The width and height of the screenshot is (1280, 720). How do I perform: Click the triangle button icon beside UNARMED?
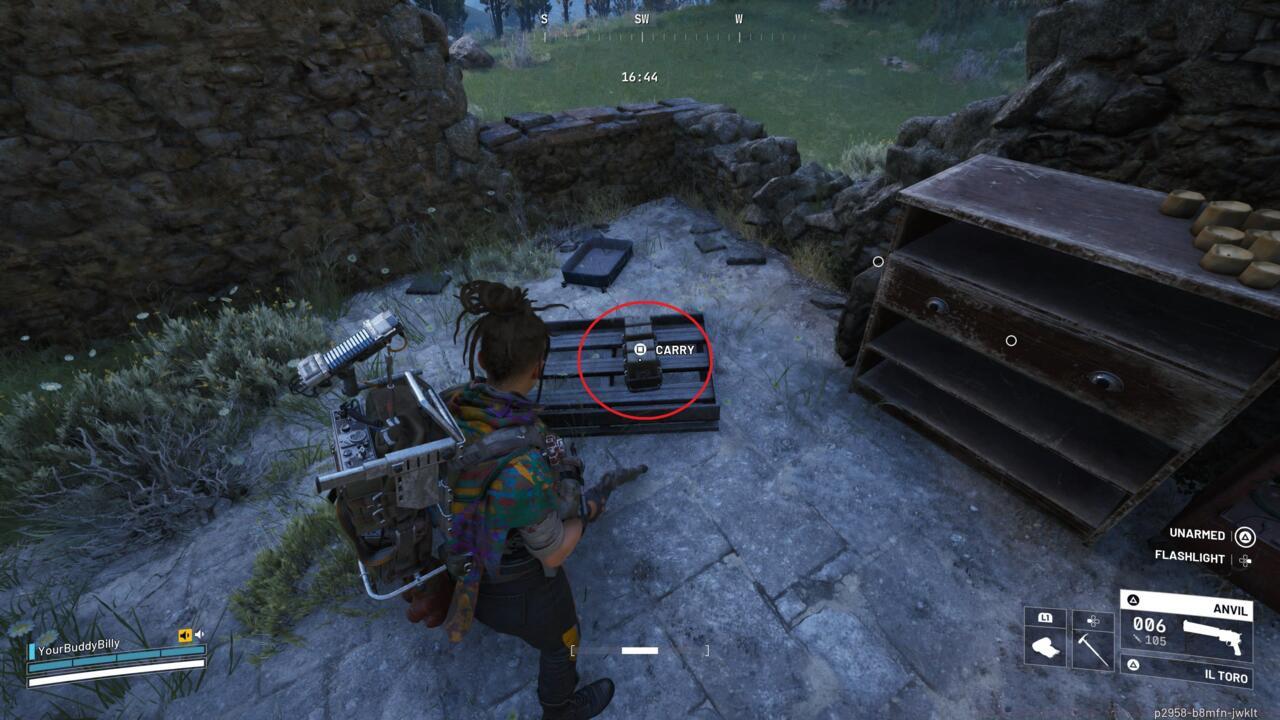pos(1245,538)
